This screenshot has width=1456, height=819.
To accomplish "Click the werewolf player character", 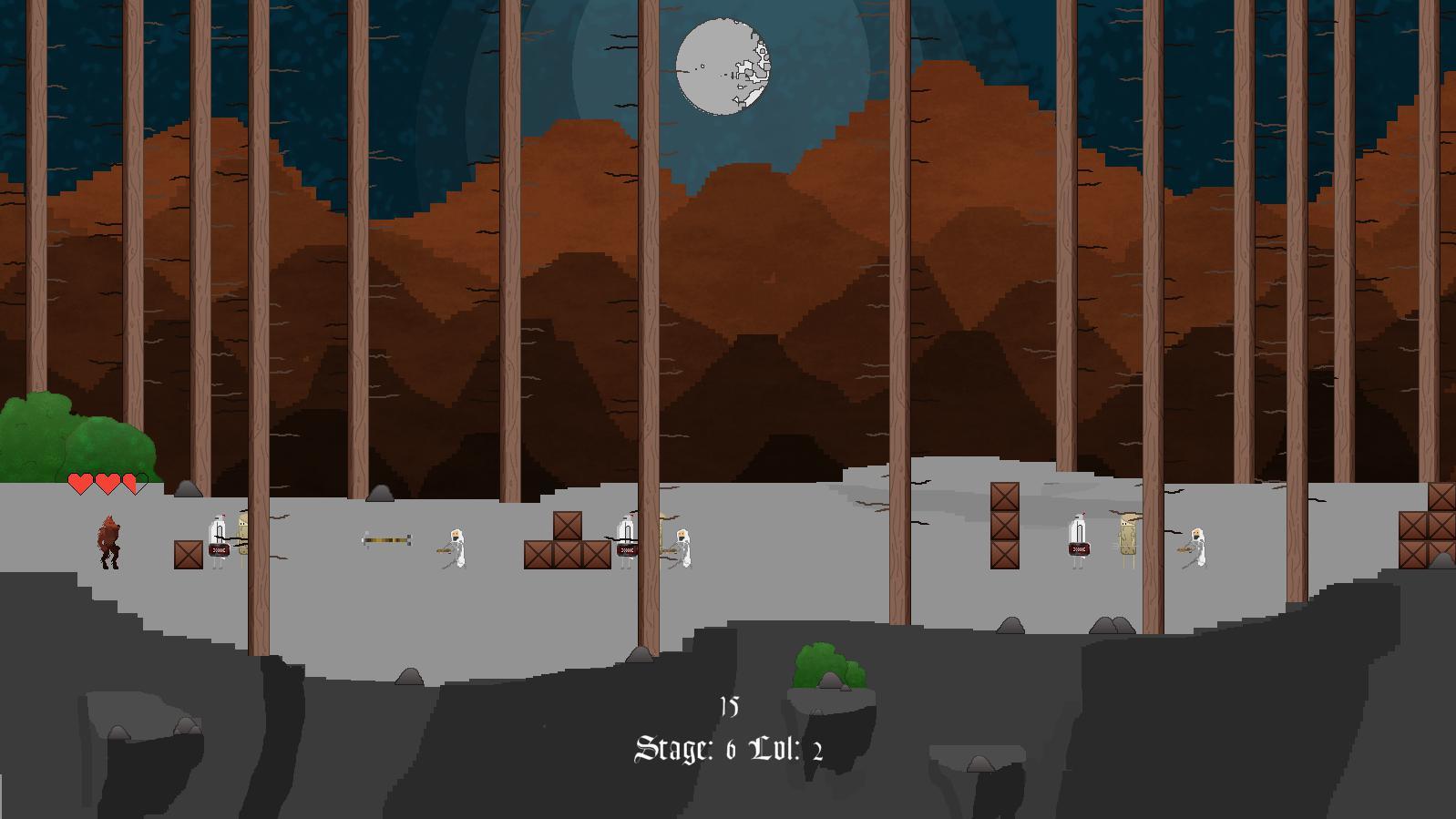I will (x=109, y=542).
